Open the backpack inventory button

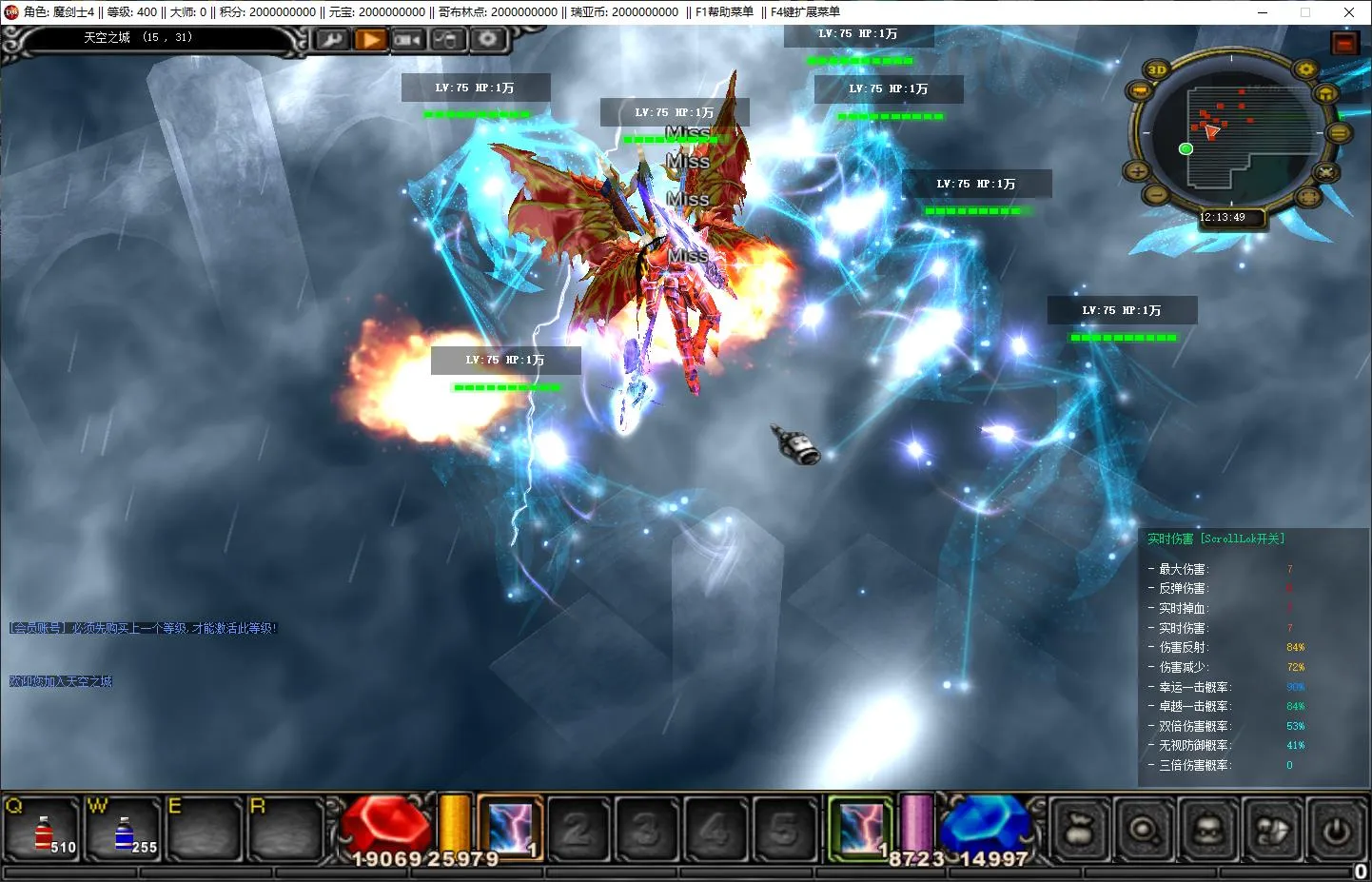coord(1207,830)
